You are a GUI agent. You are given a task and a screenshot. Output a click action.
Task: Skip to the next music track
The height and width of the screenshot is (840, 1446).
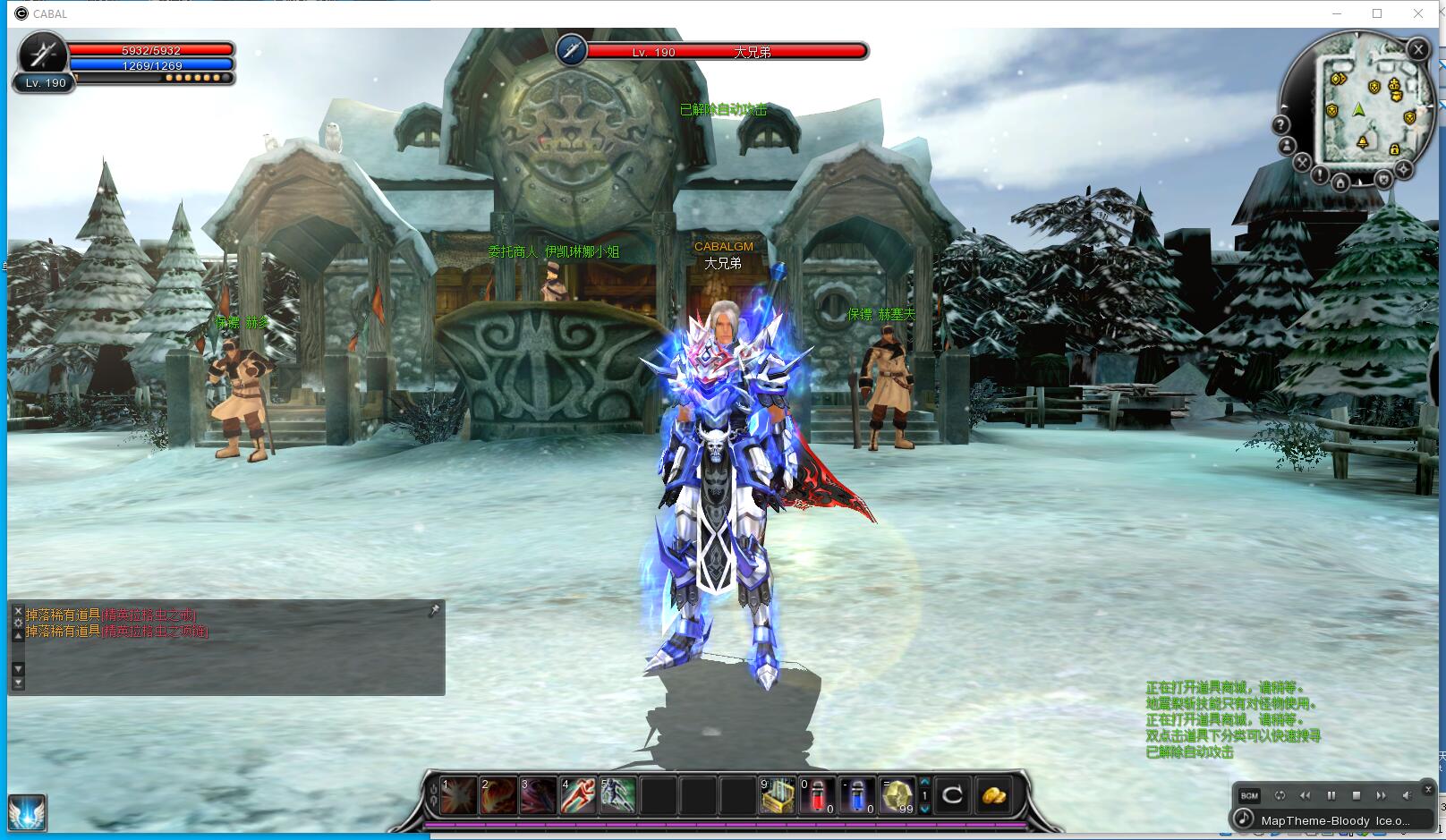pos(1381,795)
